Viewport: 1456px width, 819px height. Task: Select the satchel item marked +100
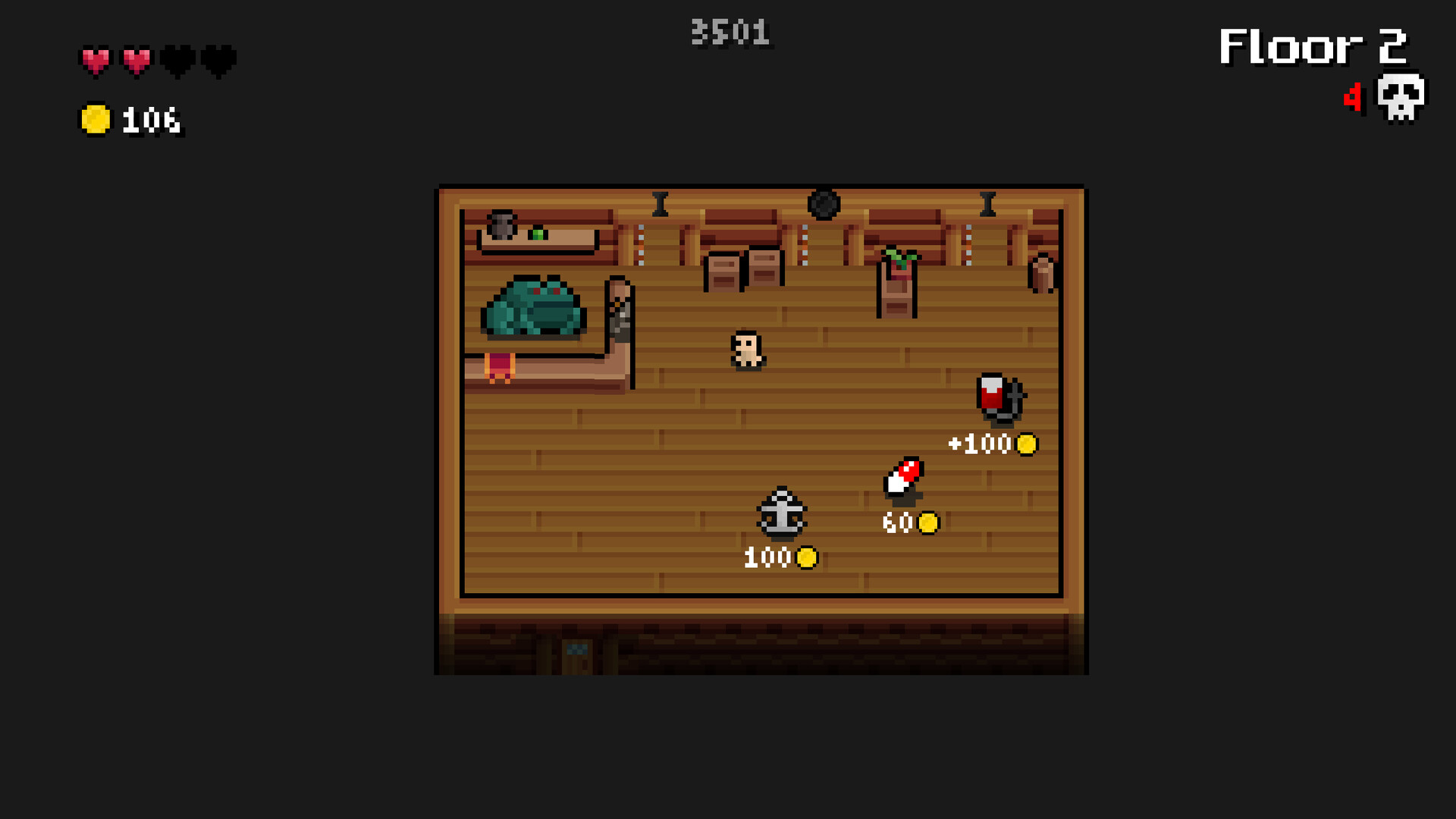999,396
